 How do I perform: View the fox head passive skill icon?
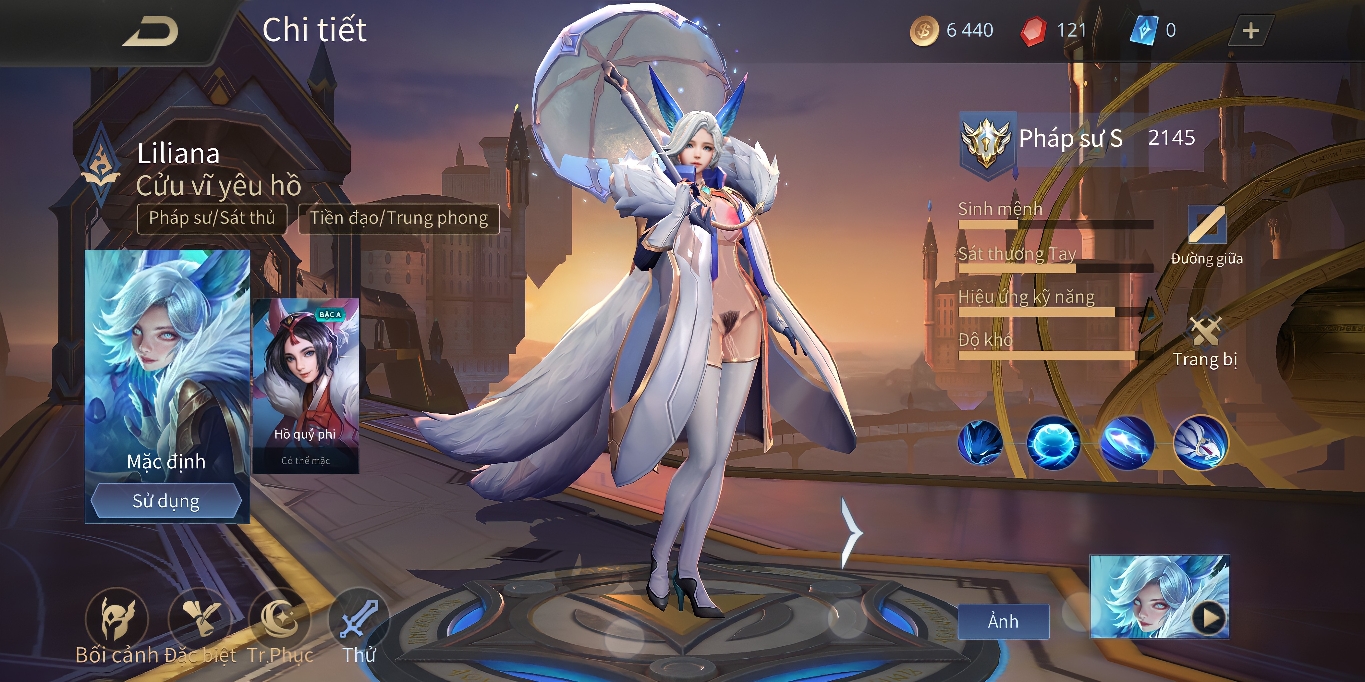pyautogui.click(x=980, y=442)
